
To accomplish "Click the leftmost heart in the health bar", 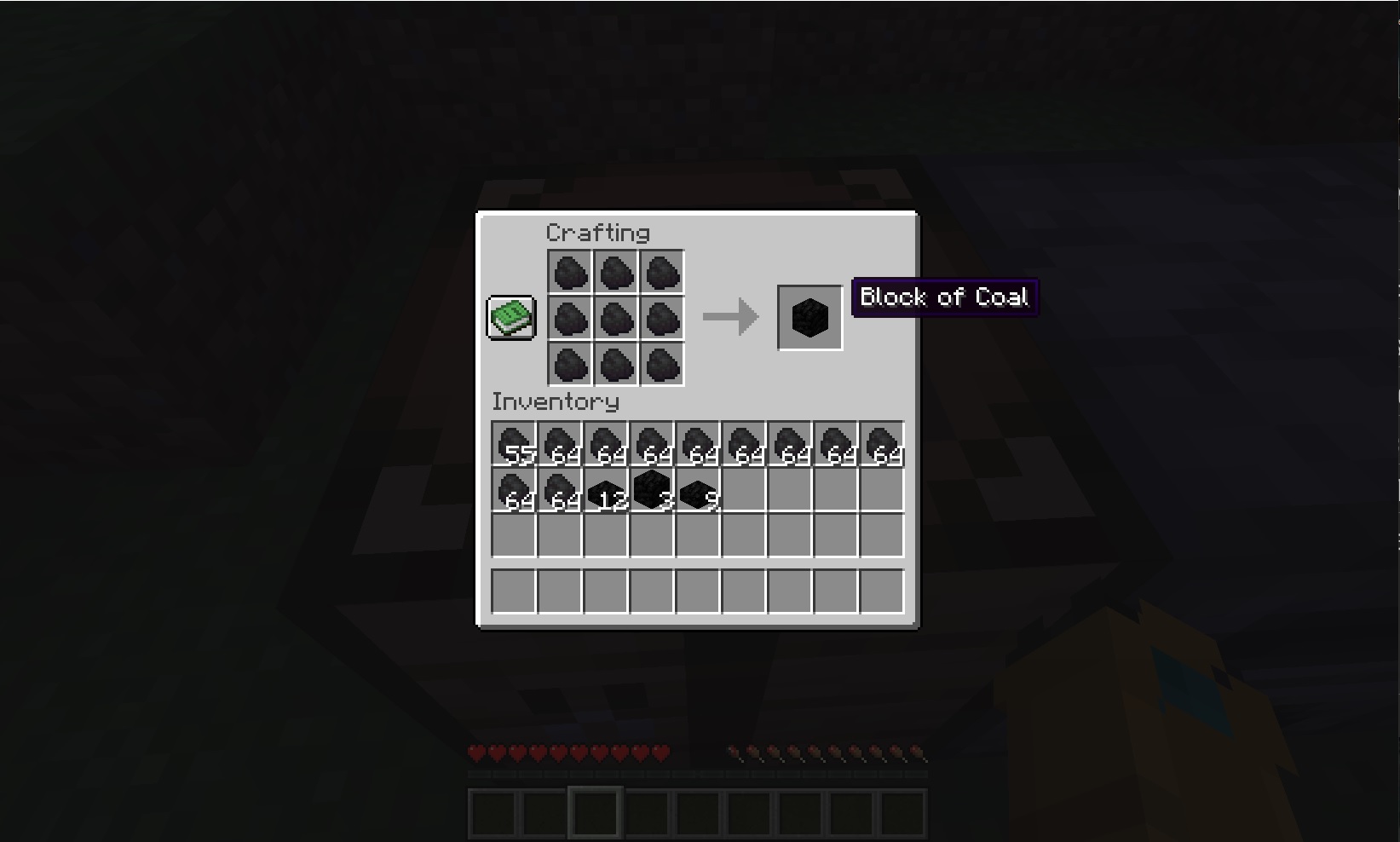I will point(475,753).
